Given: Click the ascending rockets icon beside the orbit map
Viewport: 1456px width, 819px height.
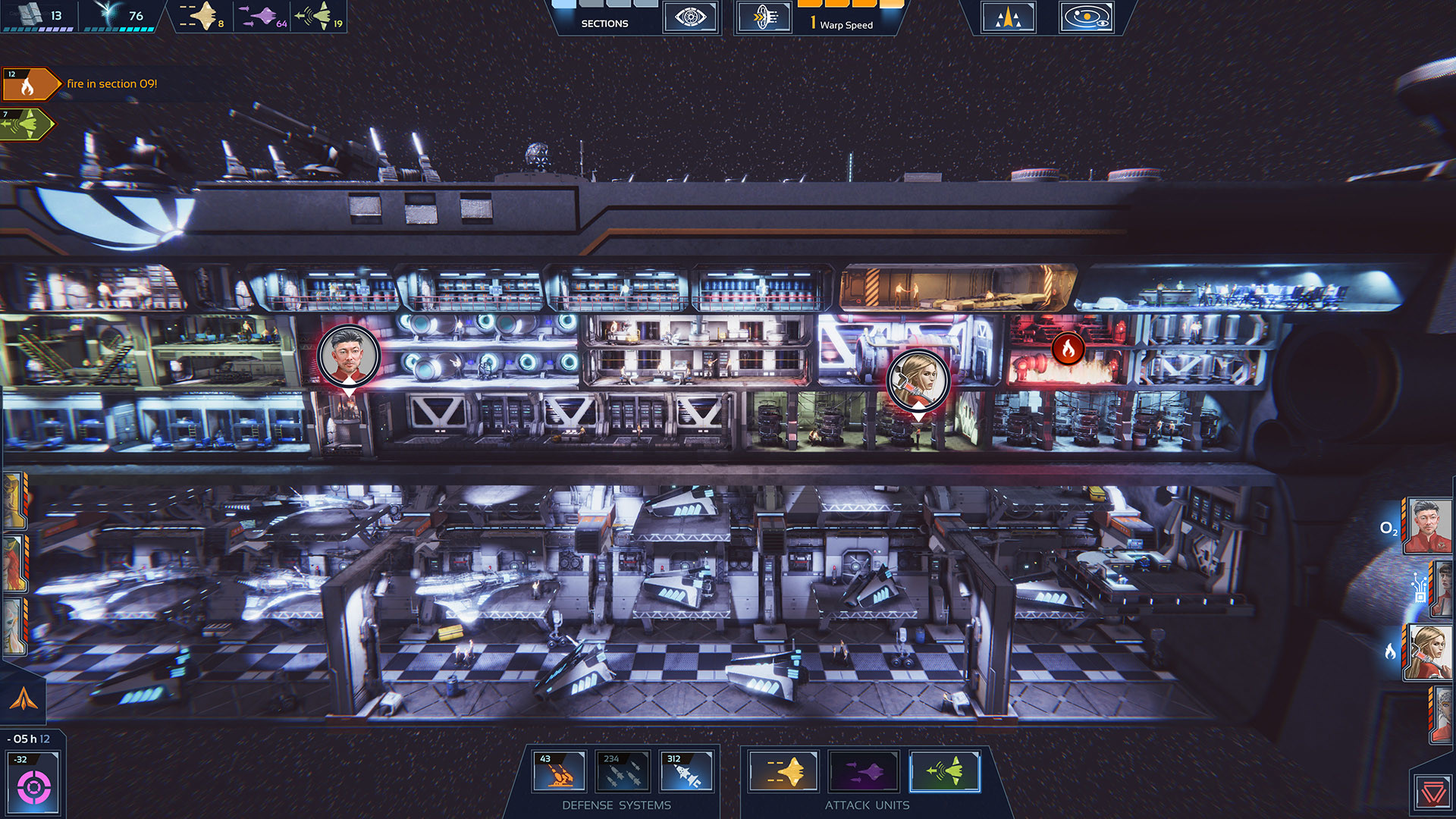Looking at the screenshot, I should pos(1007,17).
